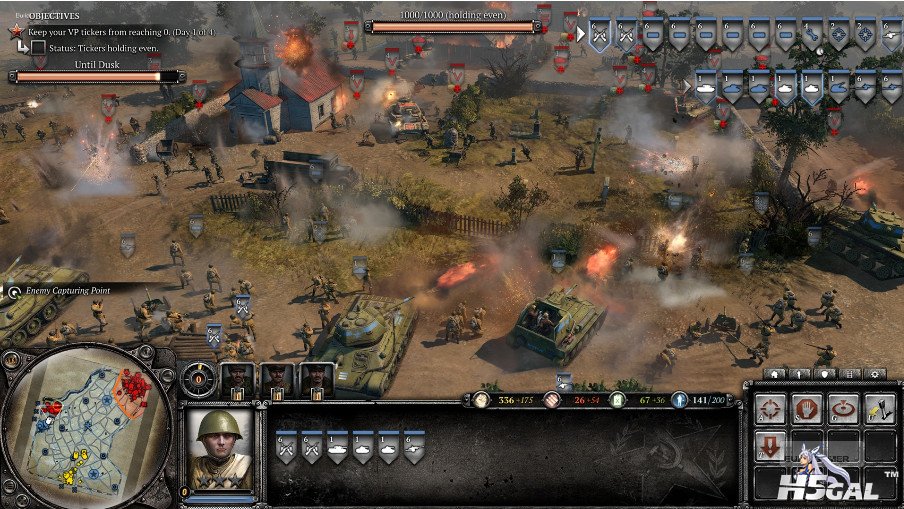Click the selected soldier portrait
Viewport: 904px width, 509px height.
[x=220, y=449]
